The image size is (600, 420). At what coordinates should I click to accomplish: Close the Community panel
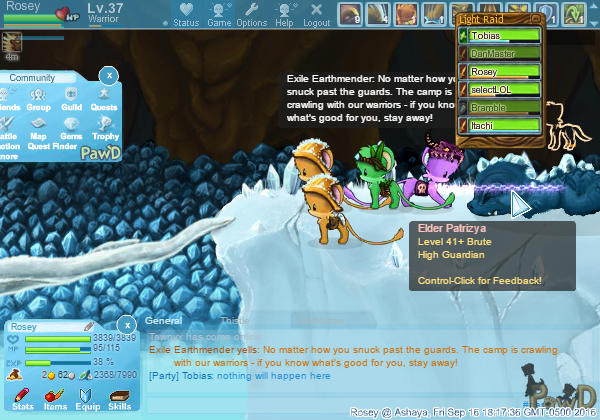click(110, 75)
